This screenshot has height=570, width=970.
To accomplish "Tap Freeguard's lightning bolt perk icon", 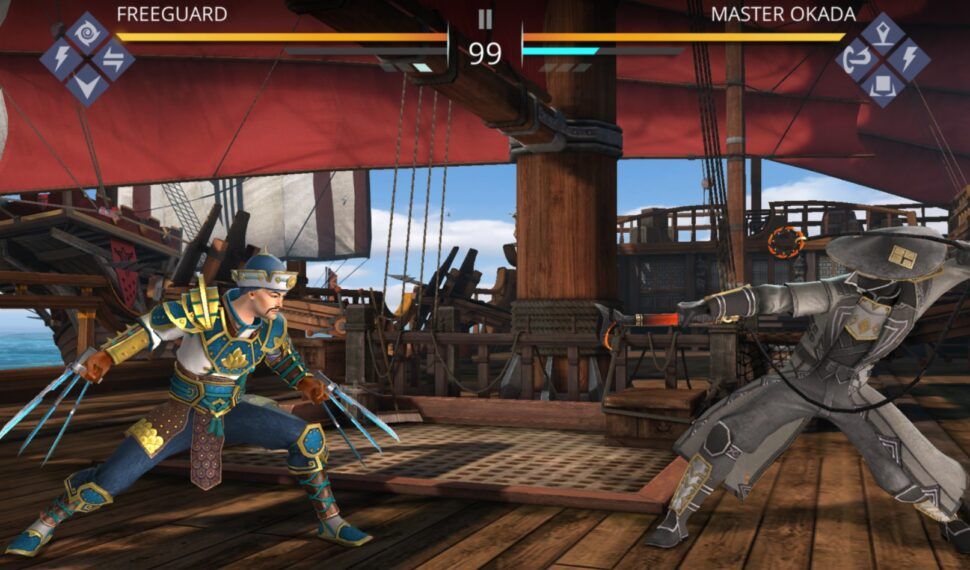I will (x=61, y=58).
